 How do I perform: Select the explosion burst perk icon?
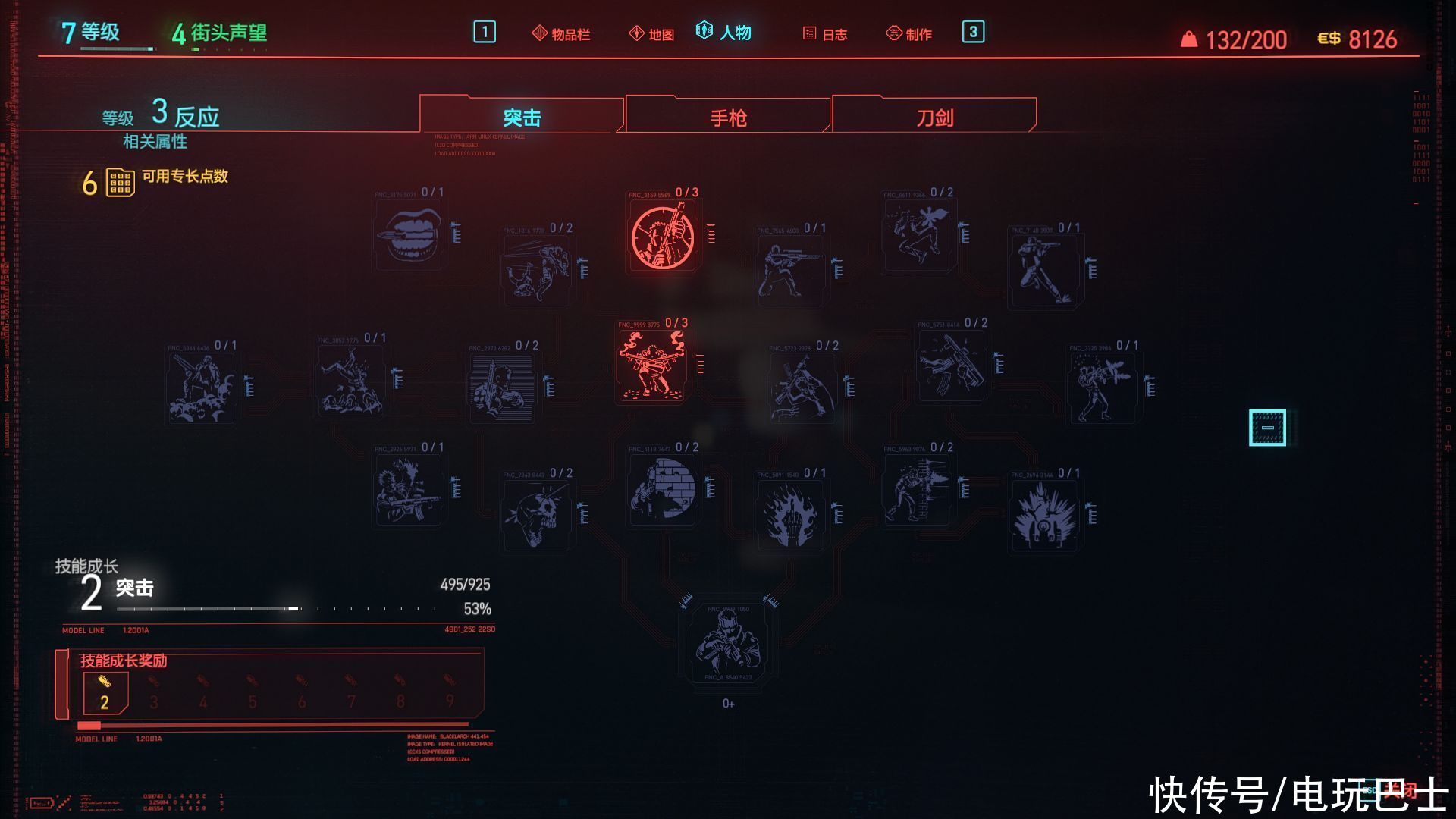pyautogui.click(x=1045, y=516)
